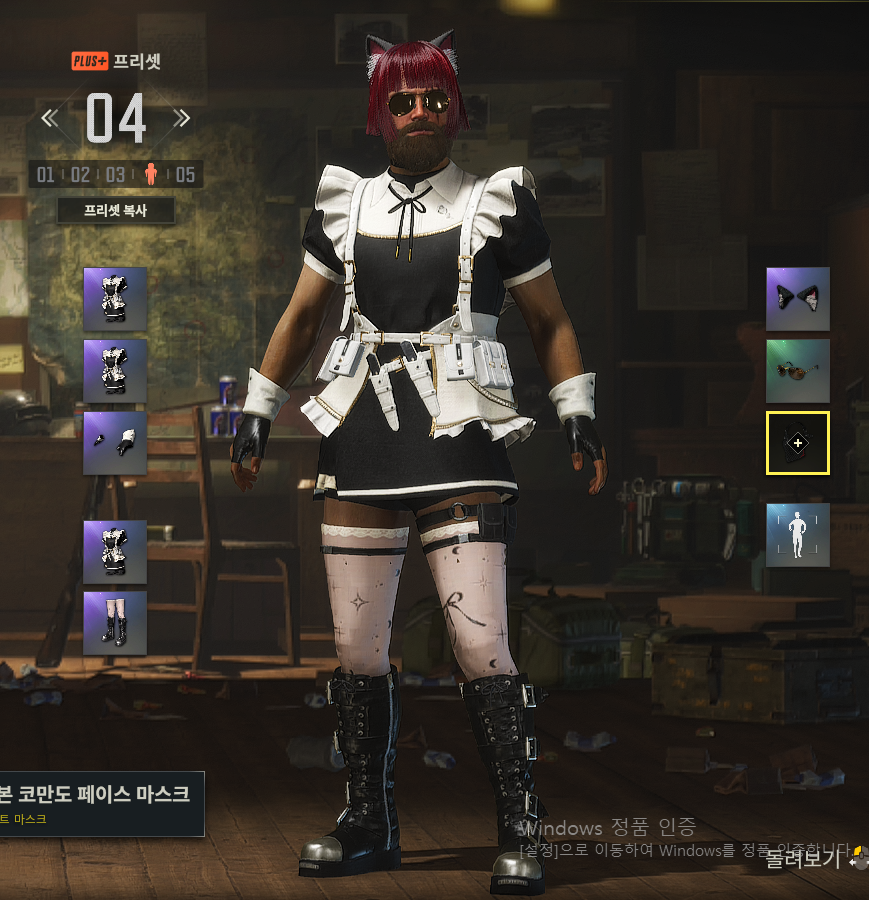This screenshot has height=900, width=869.
Task: Select the stockings and boots slot
Action: pyautogui.click(x=115, y=623)
